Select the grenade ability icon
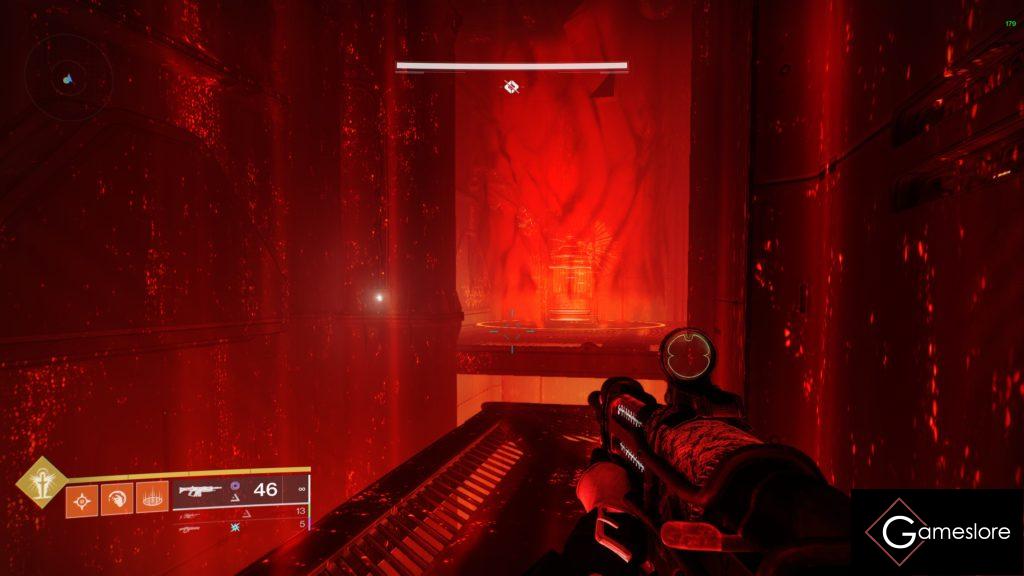The image size is (1024, 576). point(81,500)
